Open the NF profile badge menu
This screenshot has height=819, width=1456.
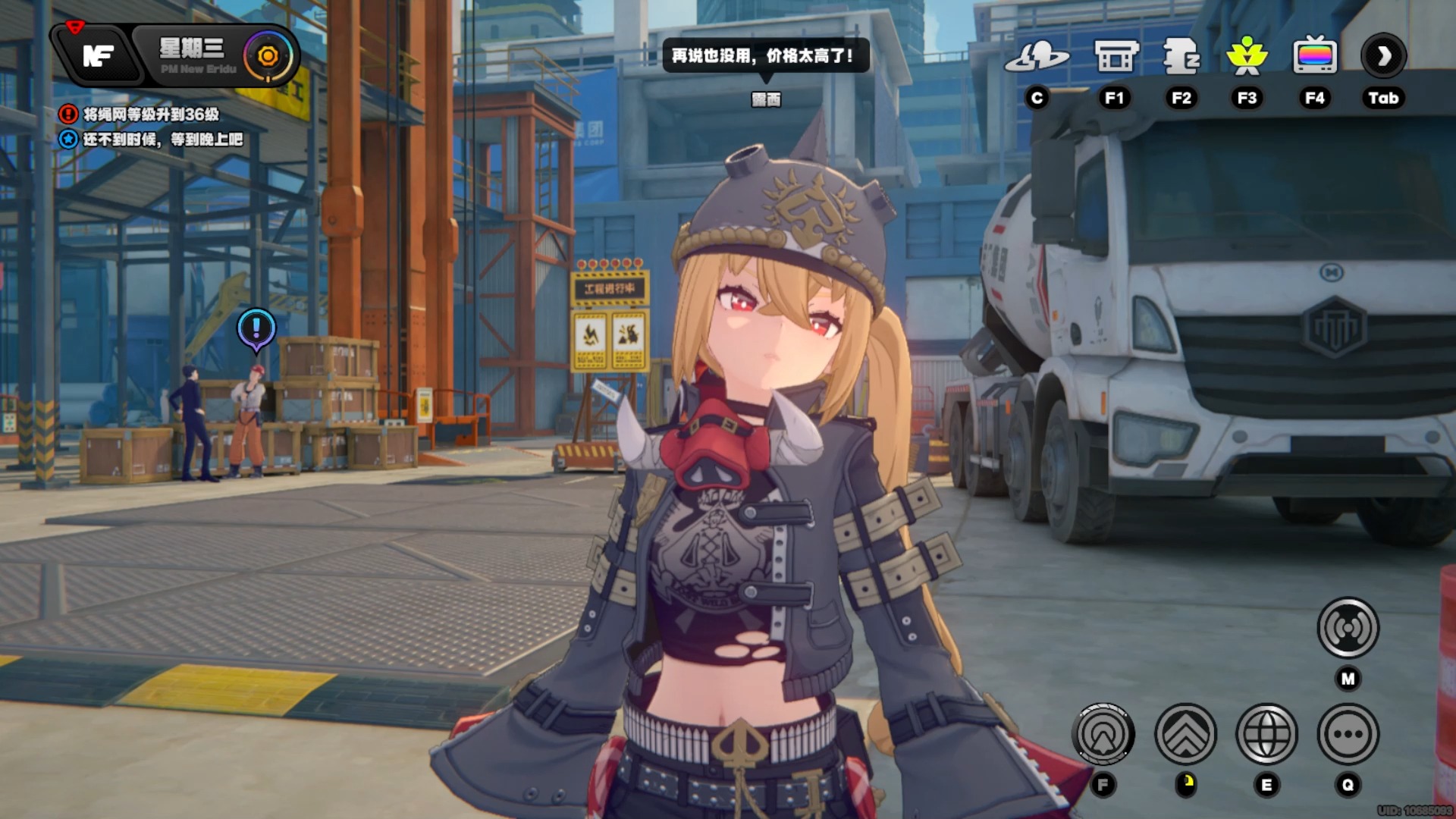point(99,55)
